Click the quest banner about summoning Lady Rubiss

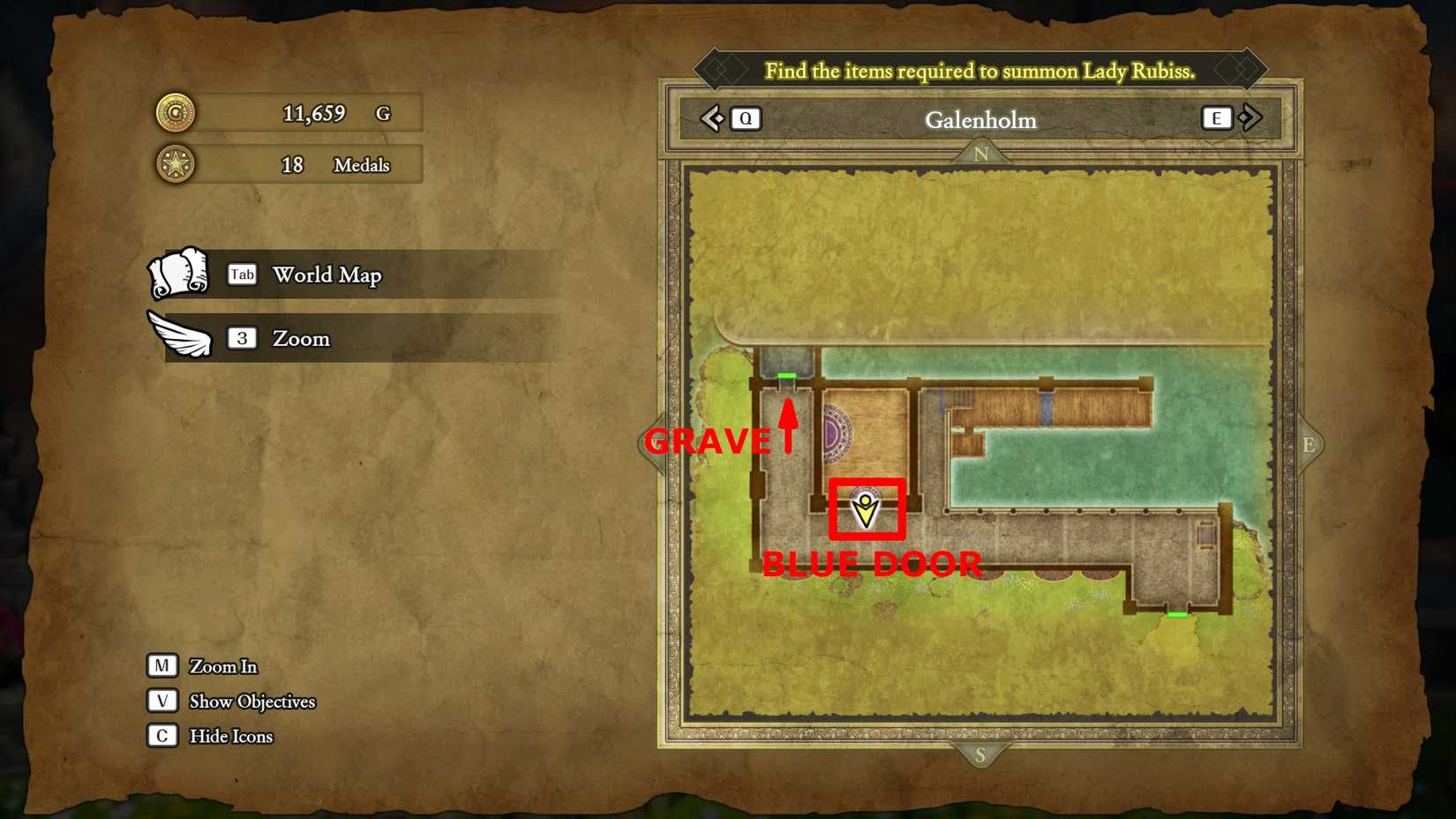click(x=981, y=71)
